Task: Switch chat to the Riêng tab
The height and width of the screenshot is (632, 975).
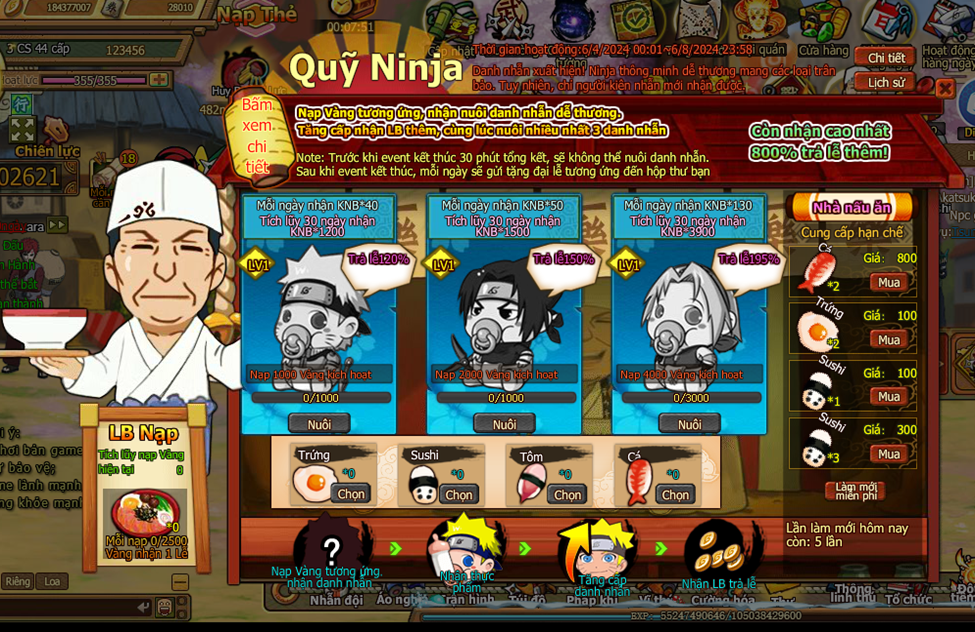Action: (x=17, y=581)
